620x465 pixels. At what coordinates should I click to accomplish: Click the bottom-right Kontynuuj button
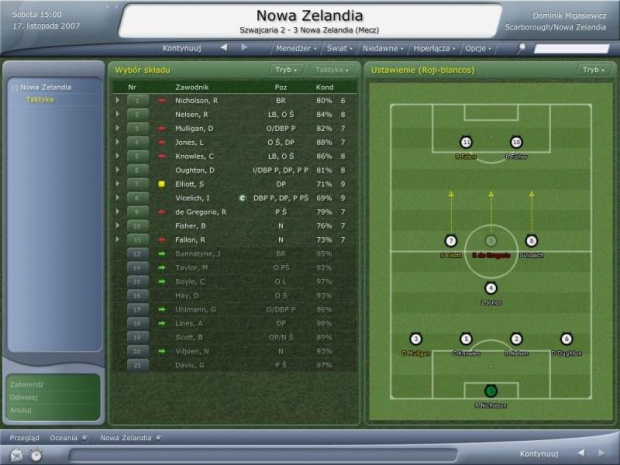544,453
